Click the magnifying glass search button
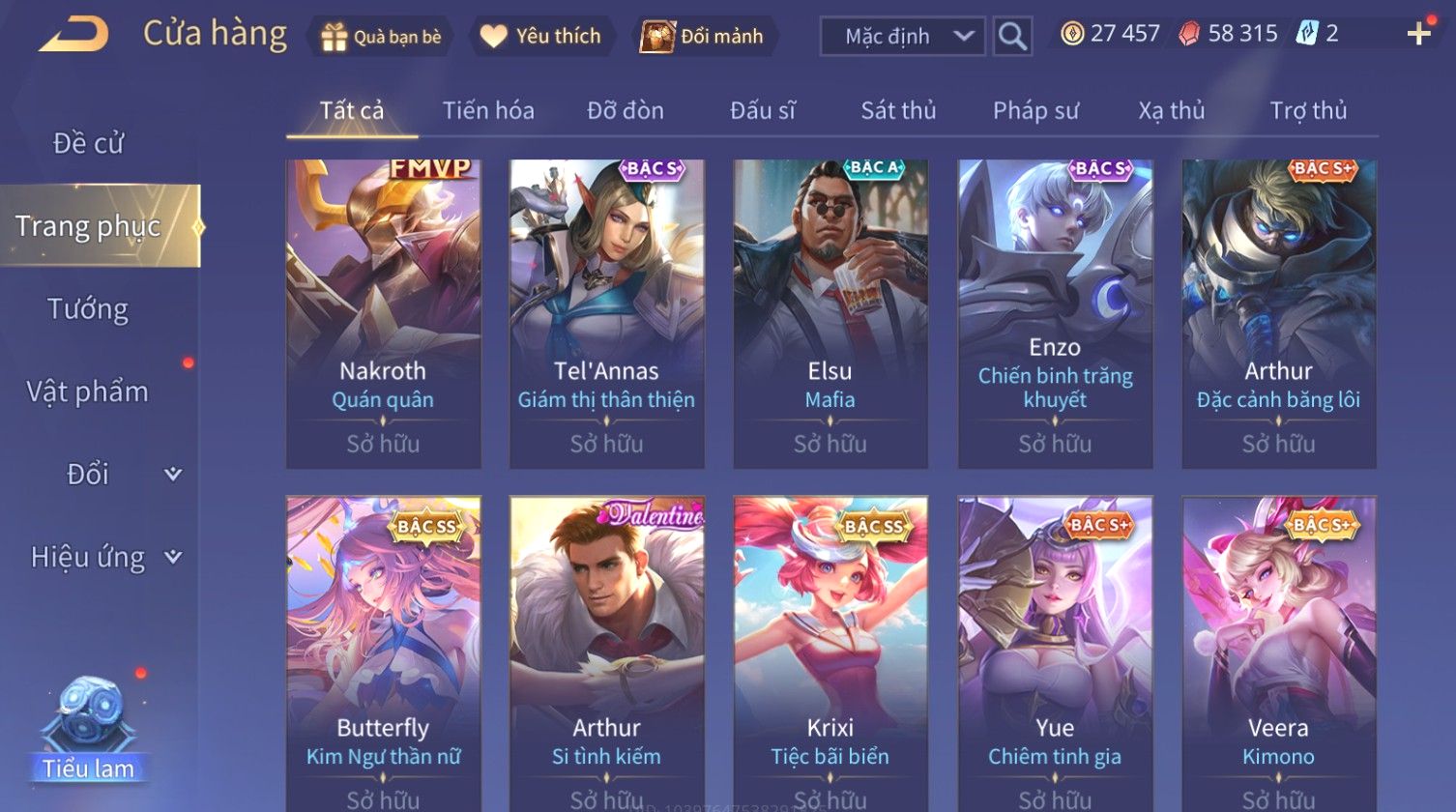Screen dimensions: 1456x812 [x=1012, y=37]
